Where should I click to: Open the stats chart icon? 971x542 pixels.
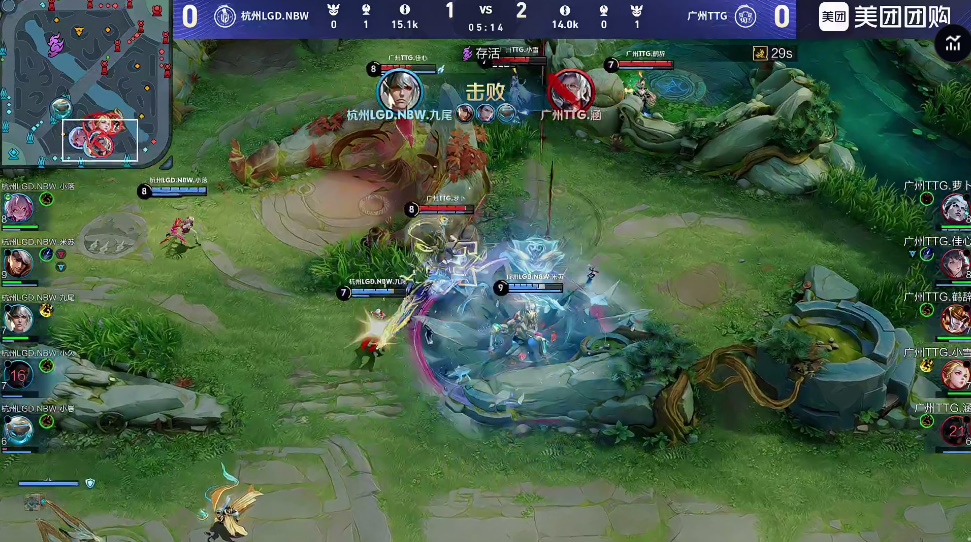[x=950, y=42]
